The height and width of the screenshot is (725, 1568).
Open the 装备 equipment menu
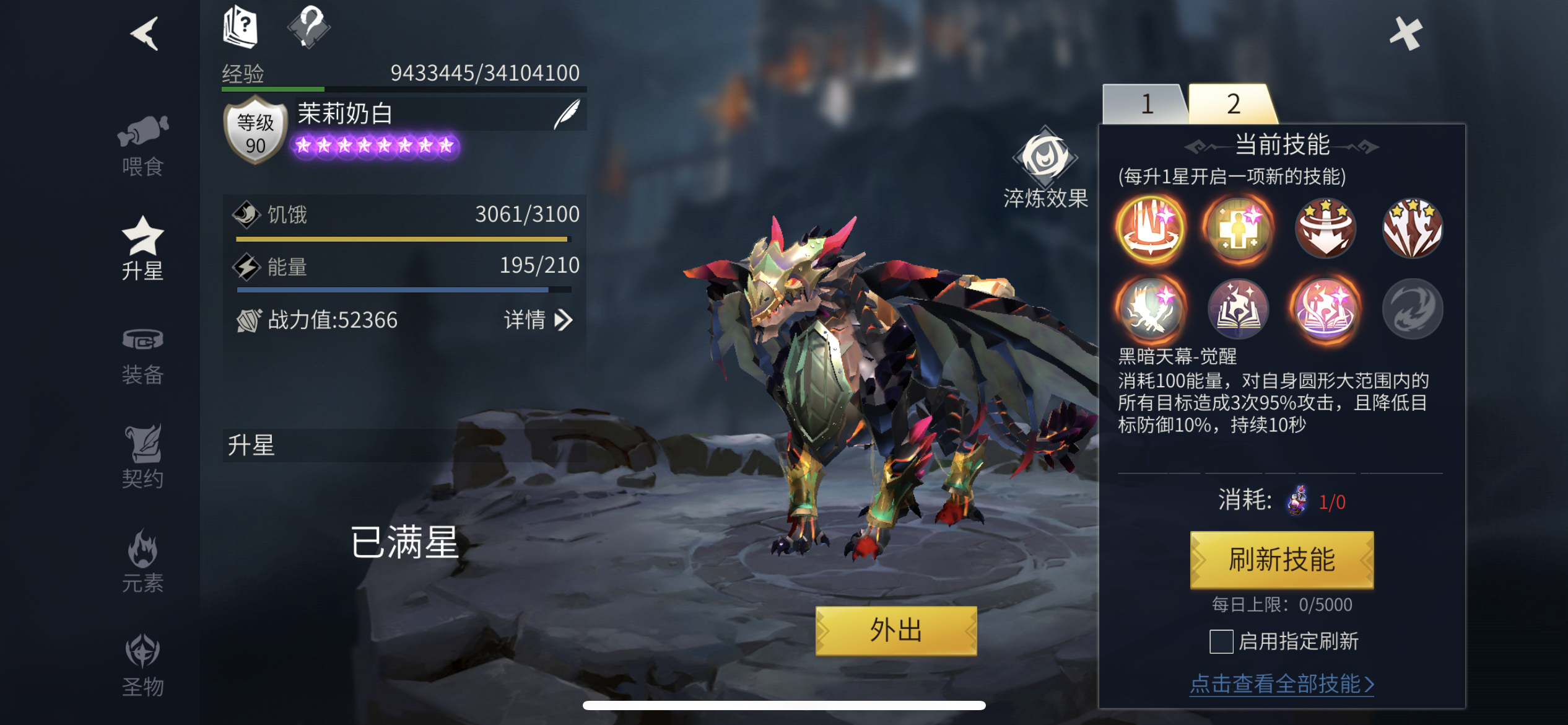click(143, 356)
